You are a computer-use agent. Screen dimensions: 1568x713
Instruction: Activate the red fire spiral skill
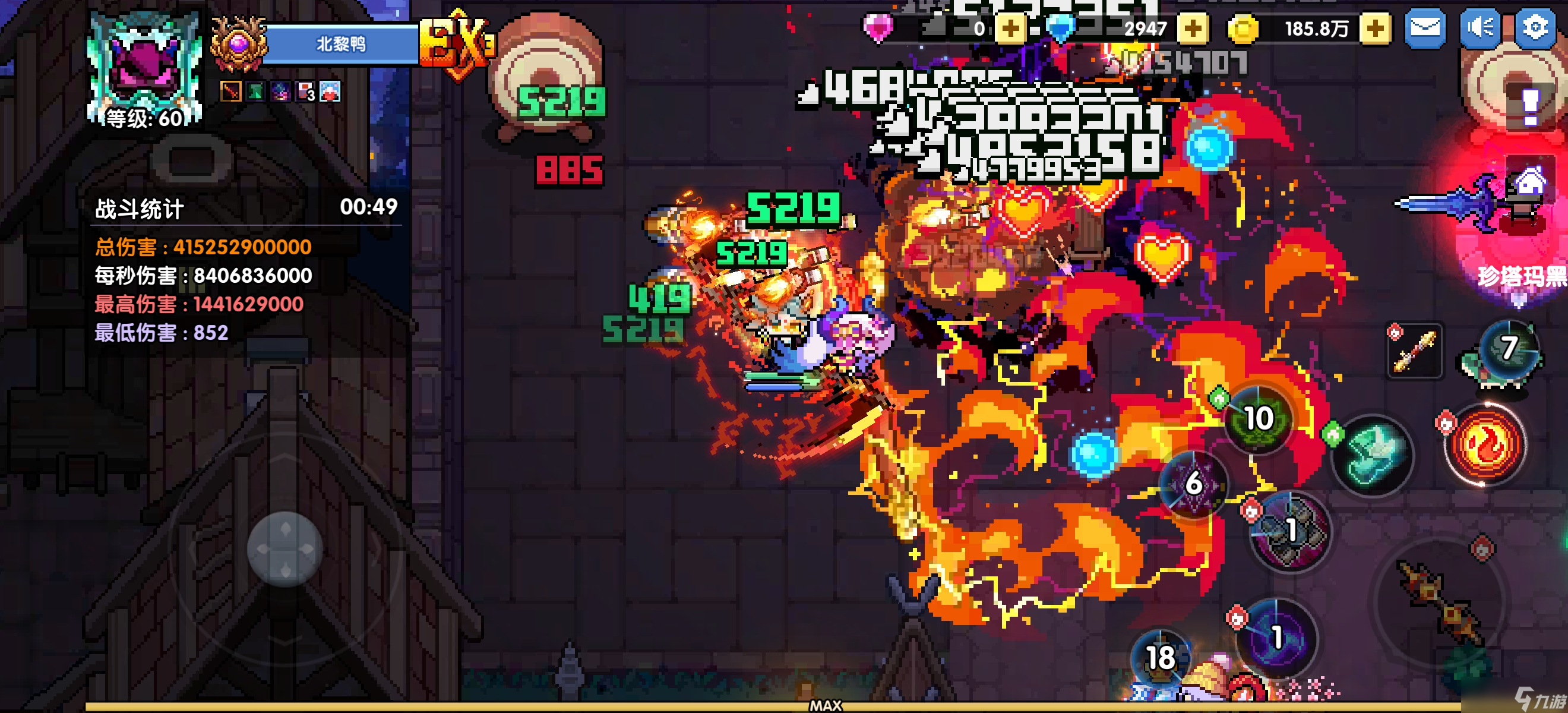pyautogui.click(x=1485, y=444)
